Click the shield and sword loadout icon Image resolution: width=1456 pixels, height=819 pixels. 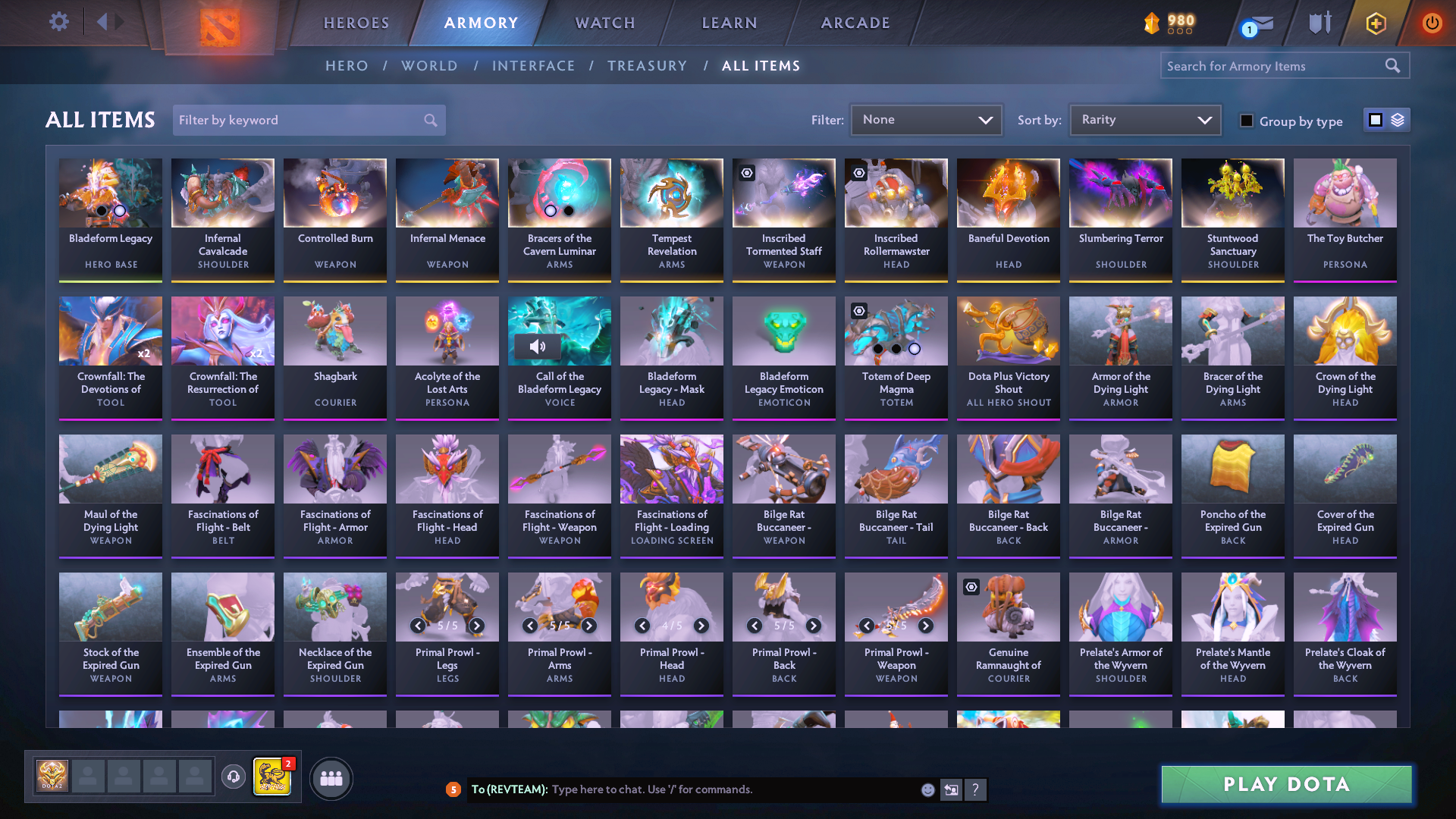(x=1319, y=23)
